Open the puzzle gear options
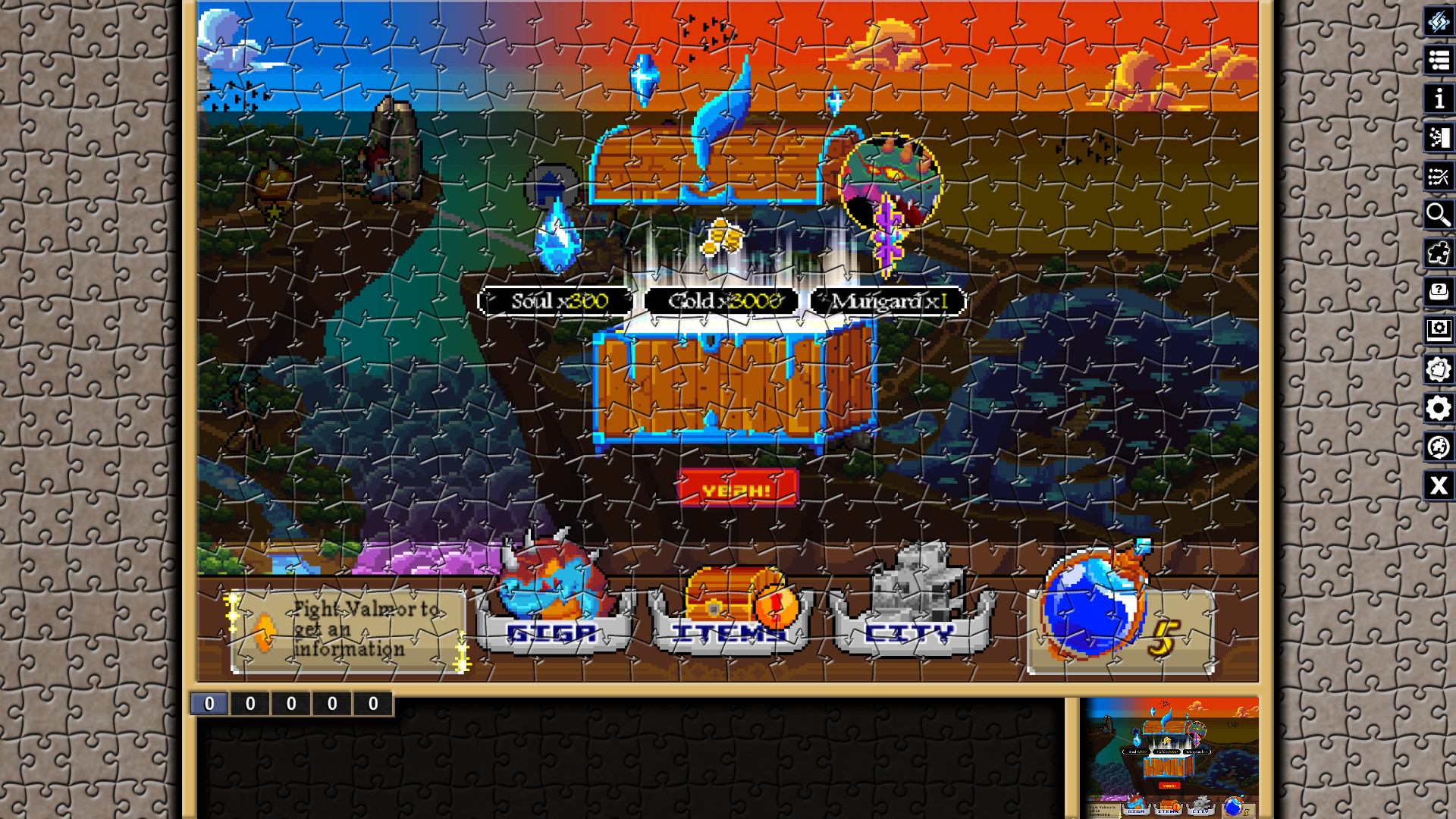Viewport: 1456px width, 819px height. tap(1439, 368)
